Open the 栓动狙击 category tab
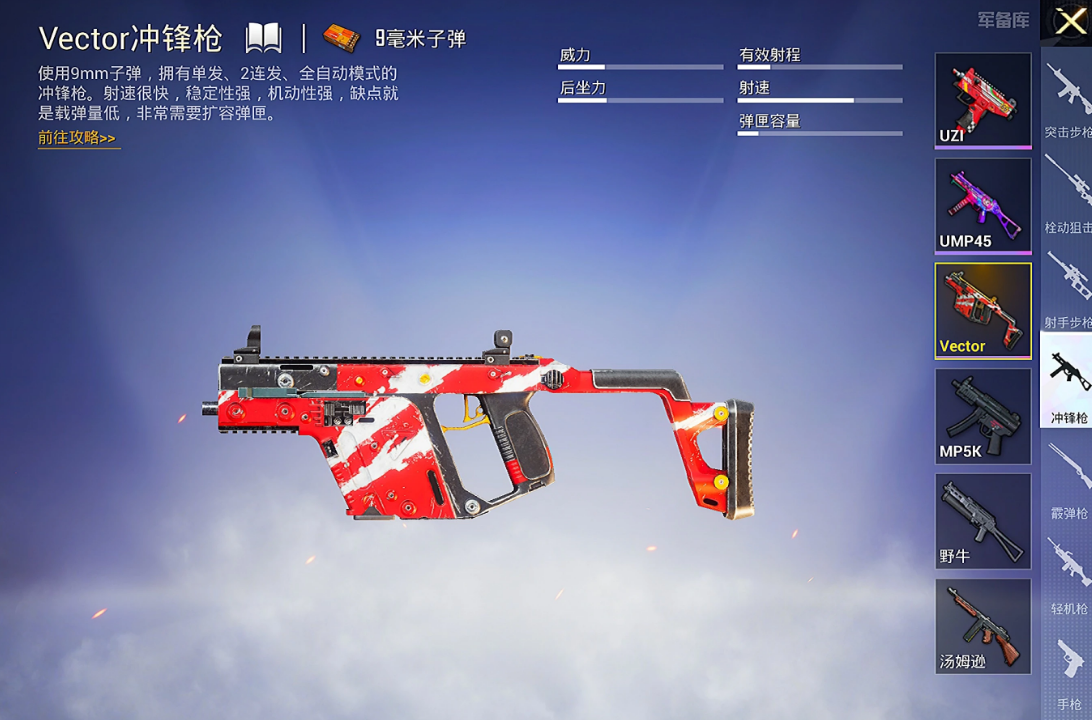The height and width of the screenshot is (720, 1092). coord(1067,195)
